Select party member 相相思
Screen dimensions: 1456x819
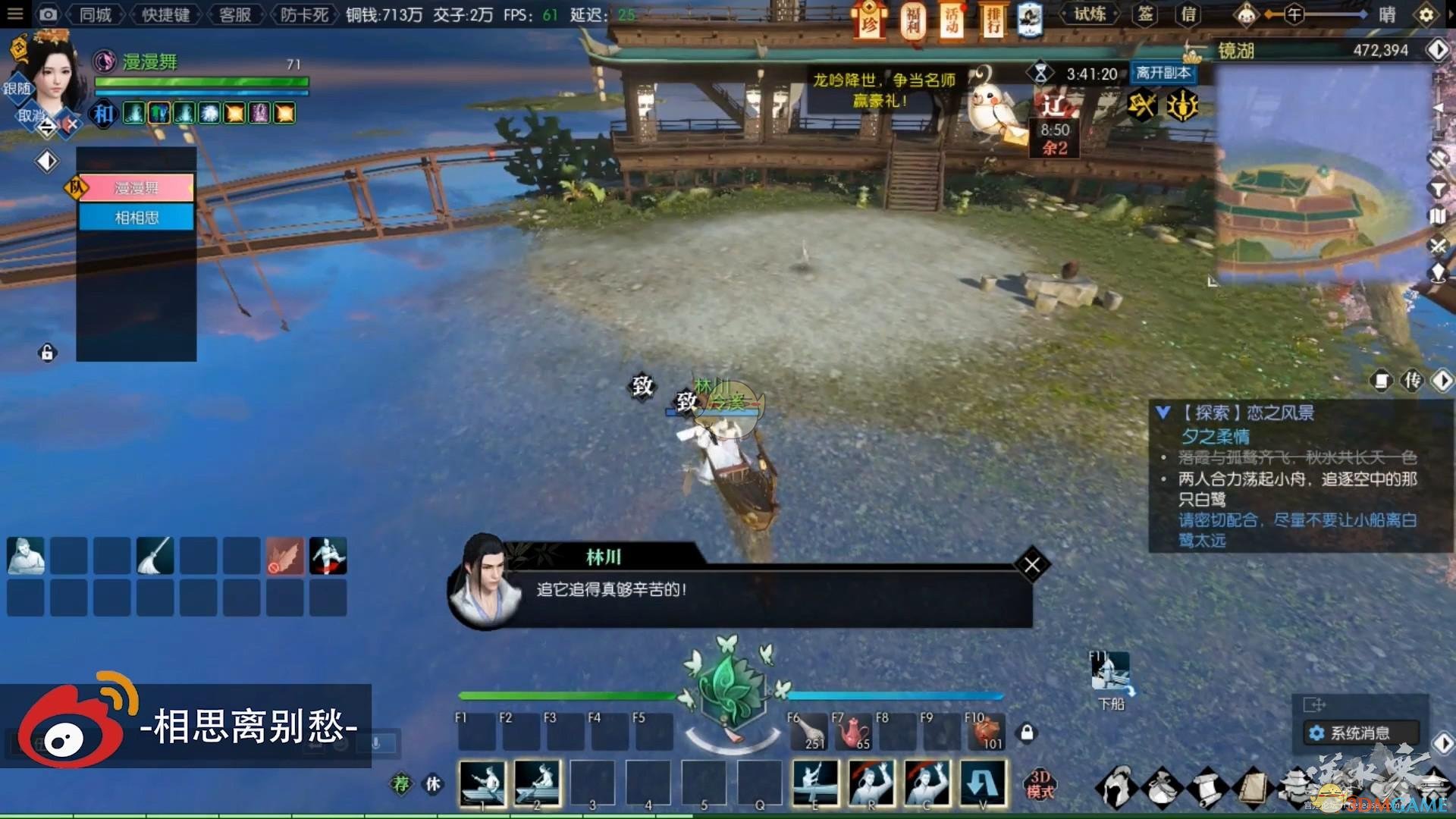tap(136, 218)
